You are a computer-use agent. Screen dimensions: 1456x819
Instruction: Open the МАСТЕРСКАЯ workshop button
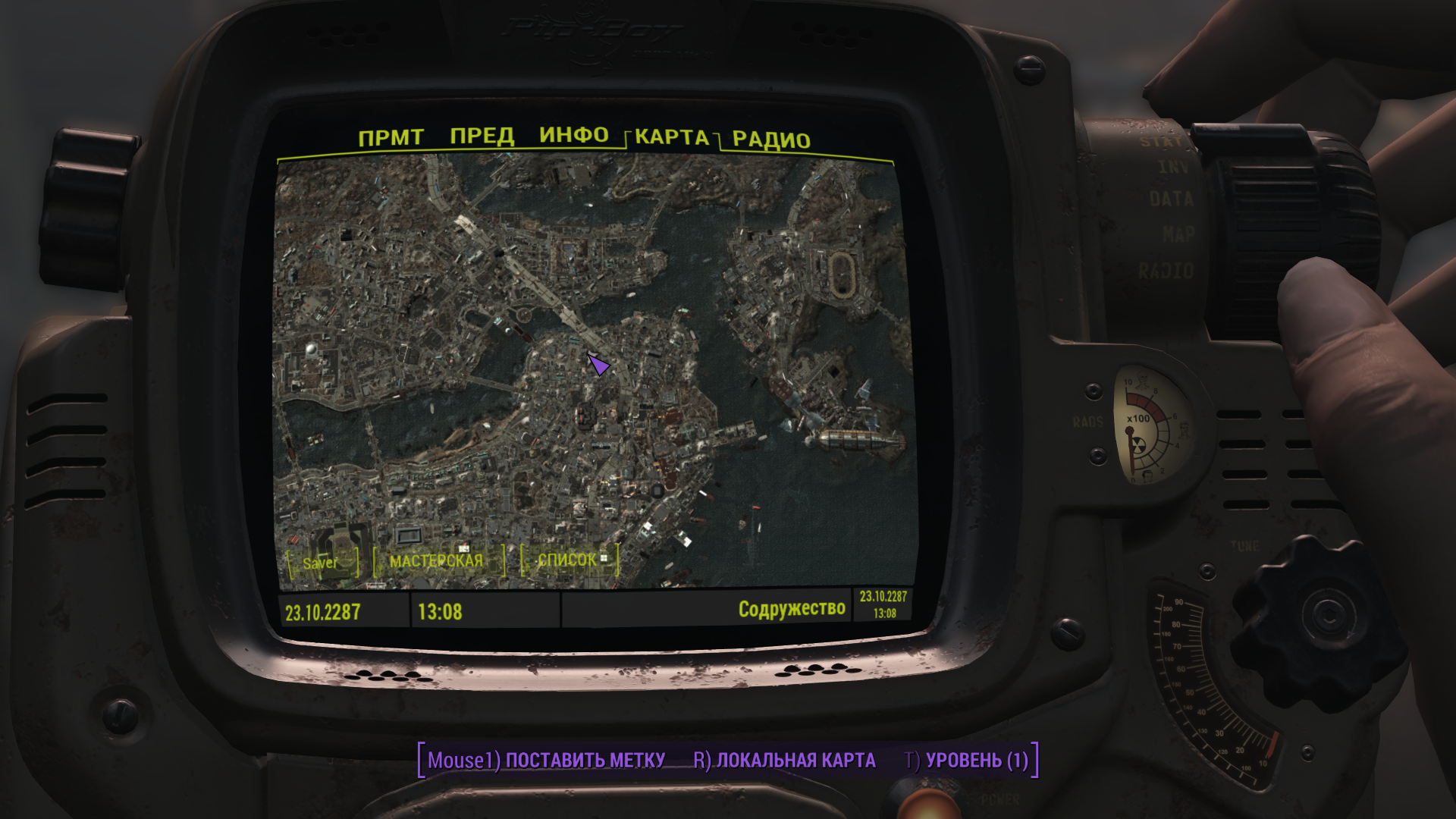[437, 561]
